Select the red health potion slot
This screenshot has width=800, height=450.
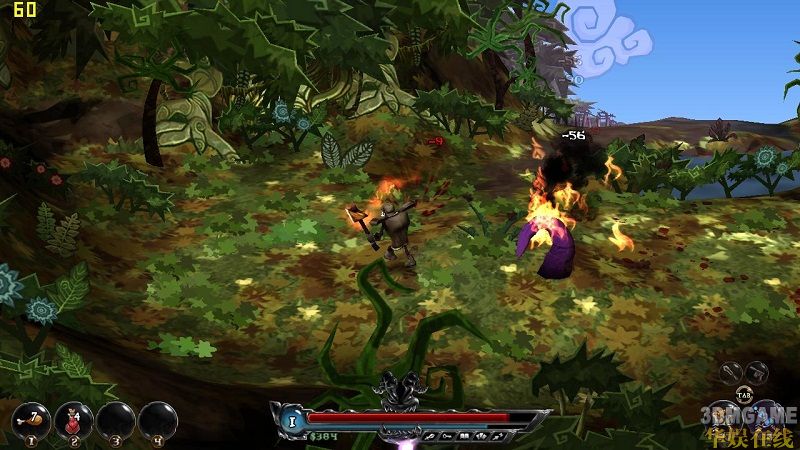click(x=75, y=420)
